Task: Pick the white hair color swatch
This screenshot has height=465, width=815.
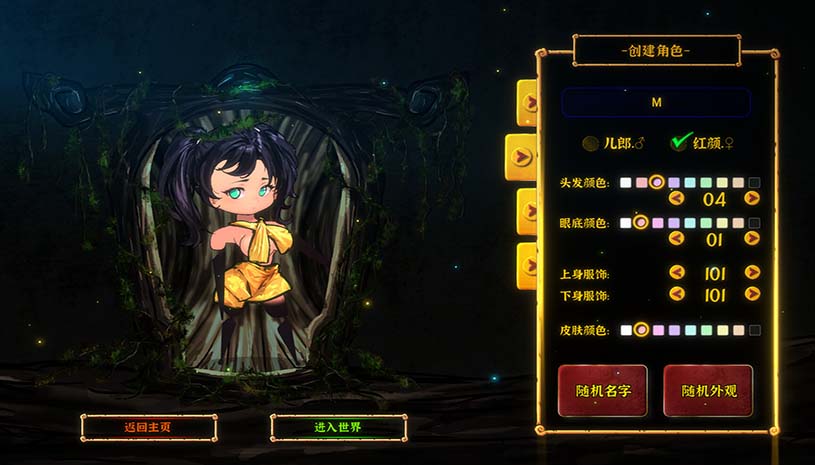Action: [625, 183]
